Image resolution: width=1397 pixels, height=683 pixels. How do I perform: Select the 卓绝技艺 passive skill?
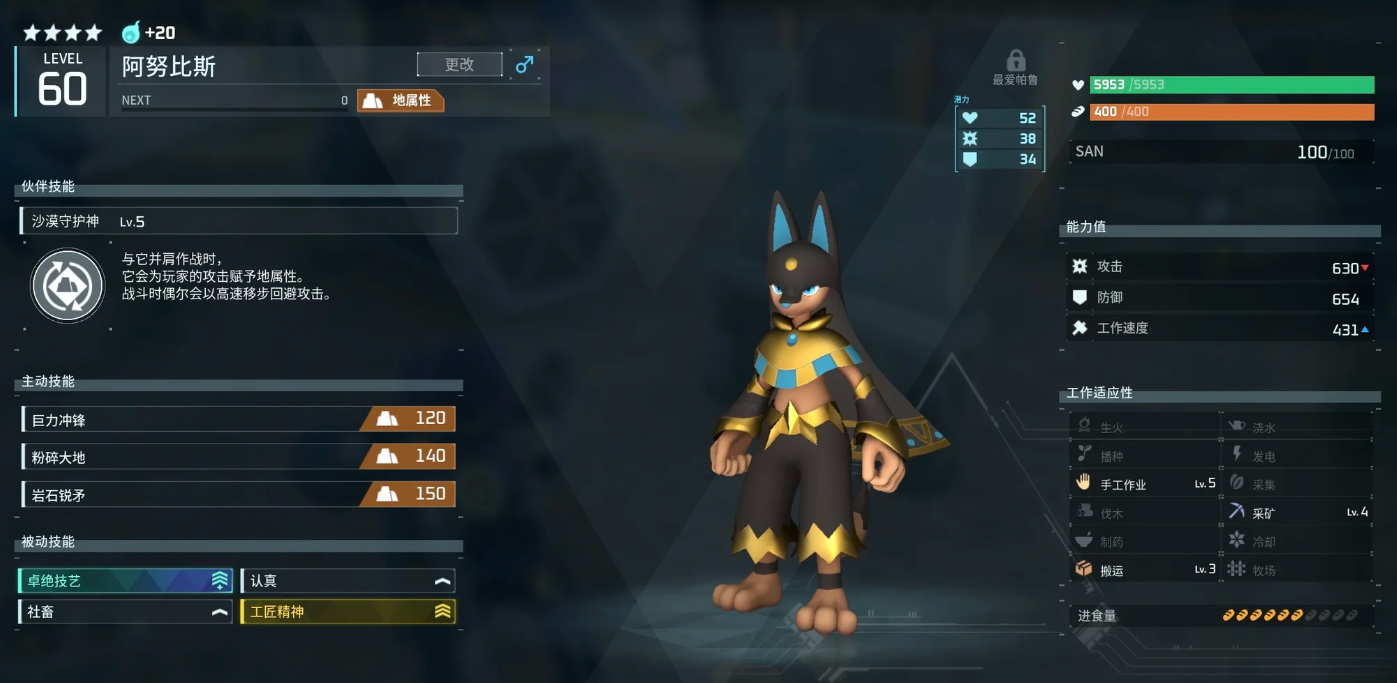[x=126, y=581]
